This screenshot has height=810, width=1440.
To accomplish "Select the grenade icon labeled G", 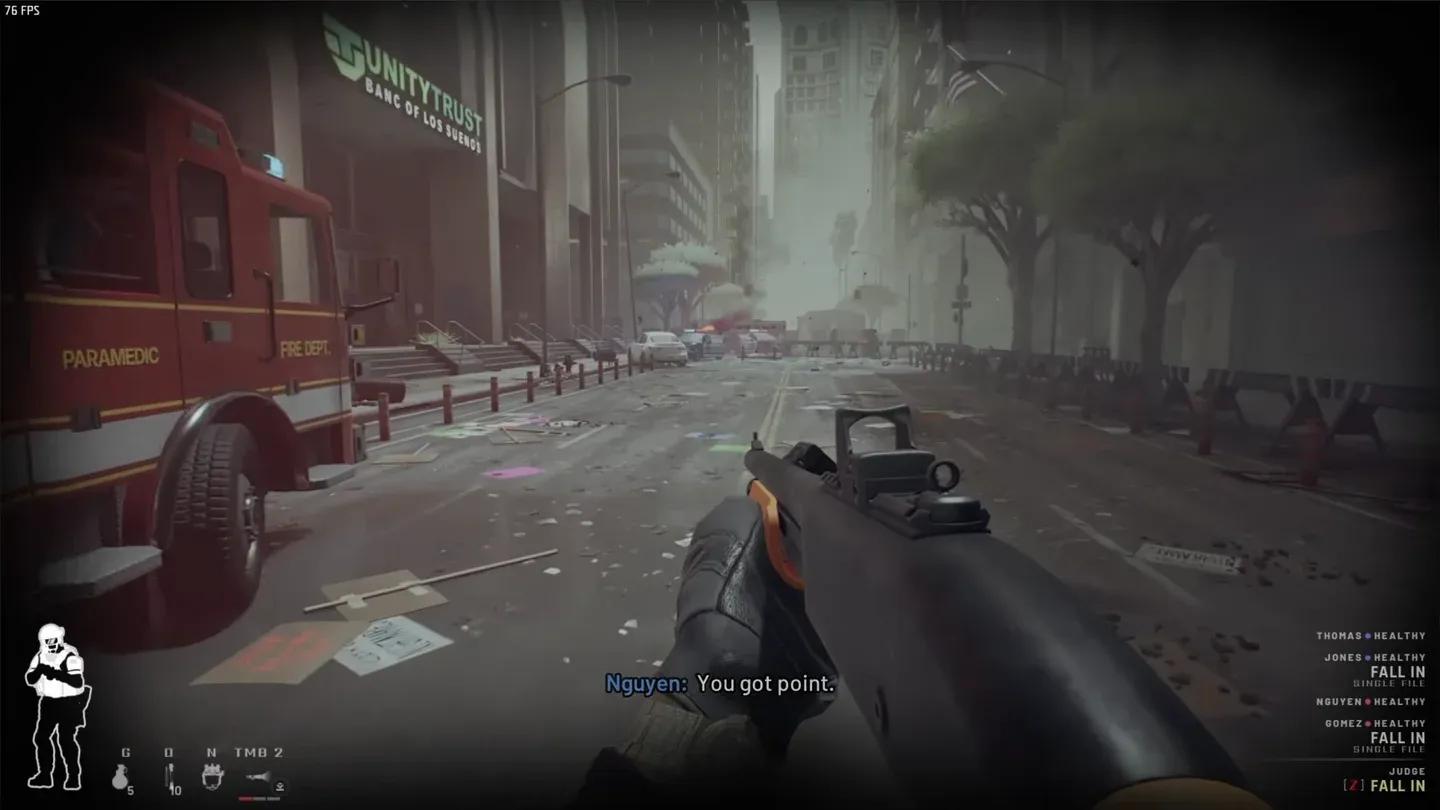I will click(120, 776).
